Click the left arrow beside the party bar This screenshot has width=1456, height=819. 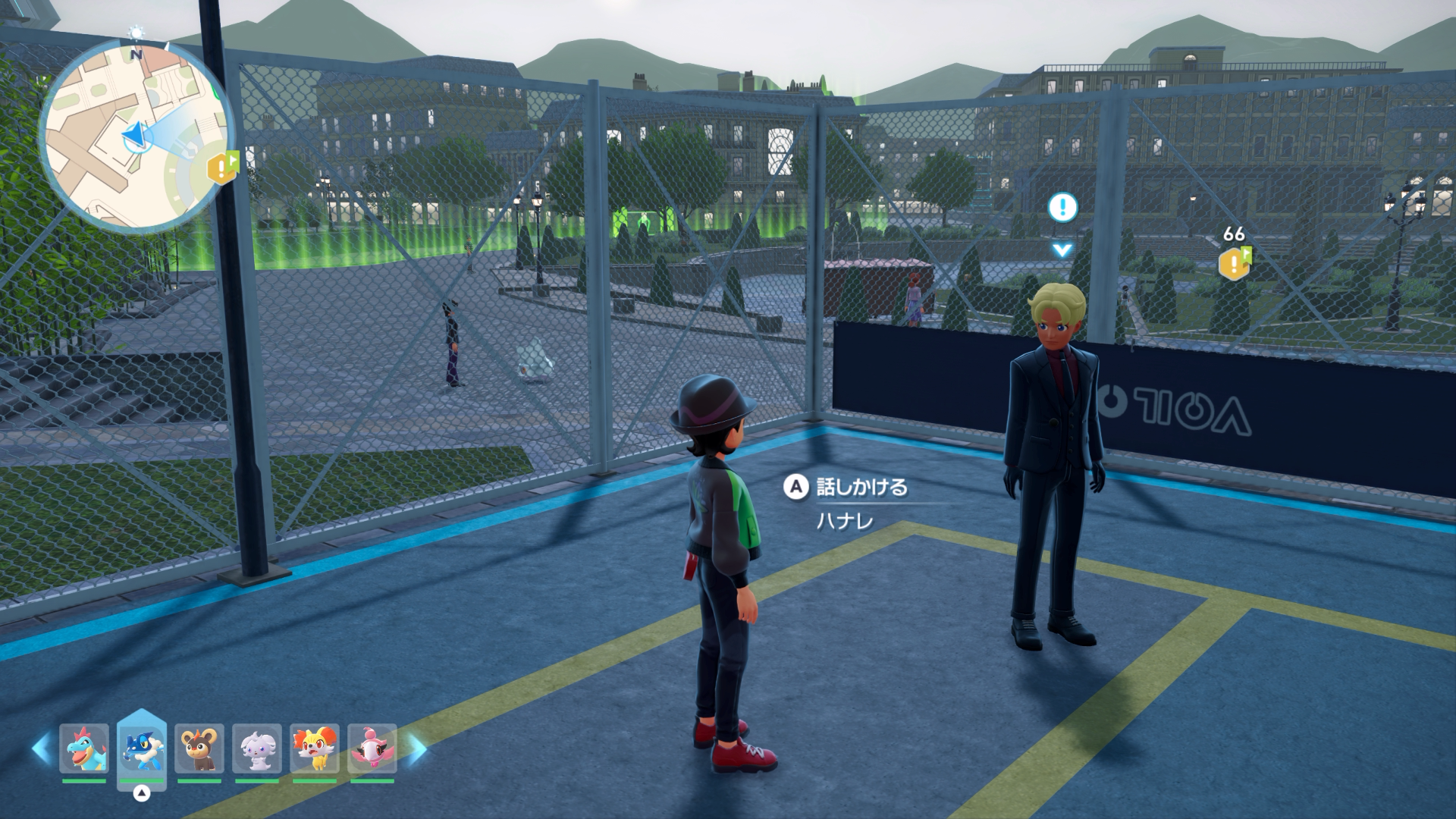click(x=41, y=748)
